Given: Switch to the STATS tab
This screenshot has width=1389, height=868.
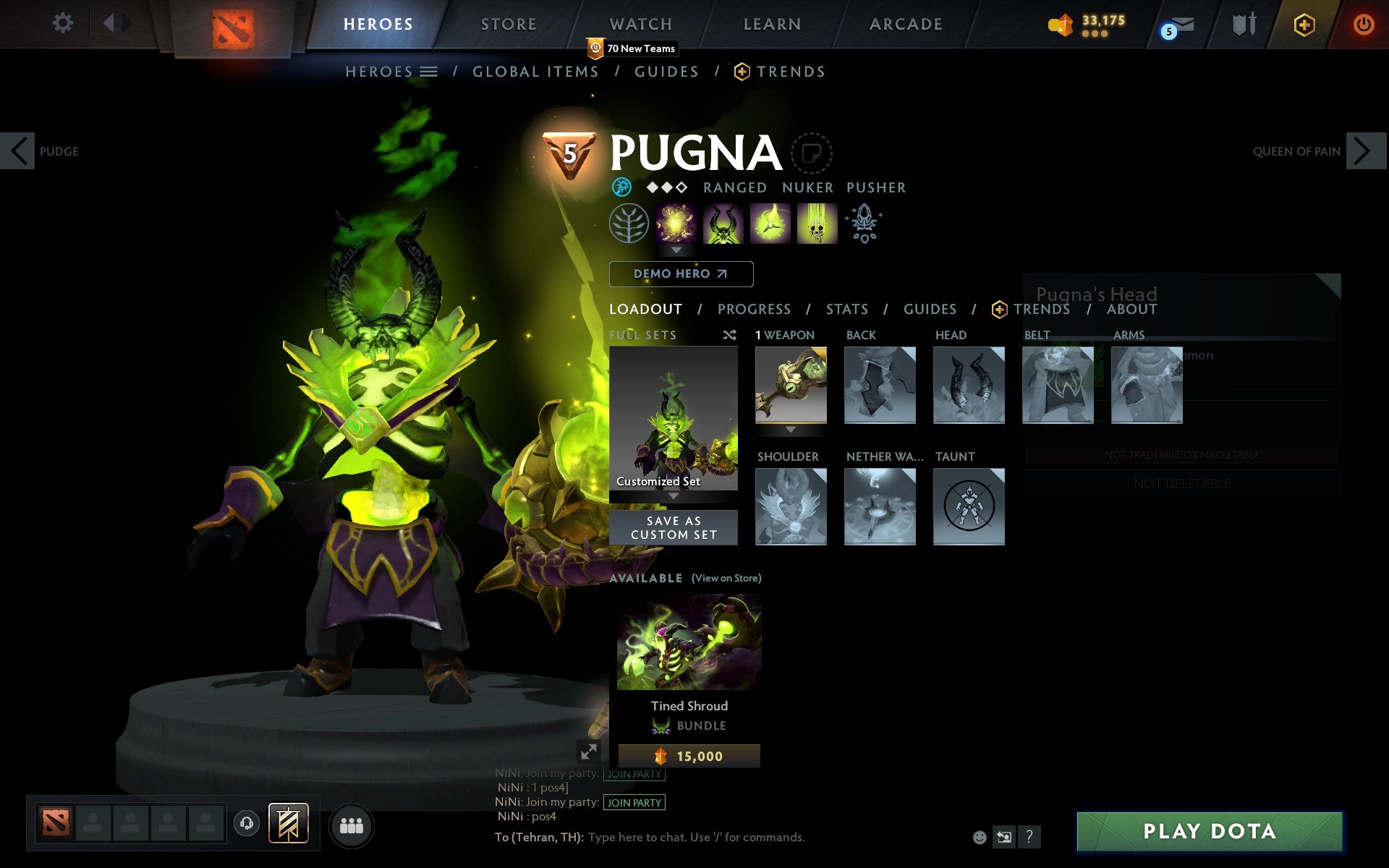Looking at the screenshot, I should coord(846,309).
